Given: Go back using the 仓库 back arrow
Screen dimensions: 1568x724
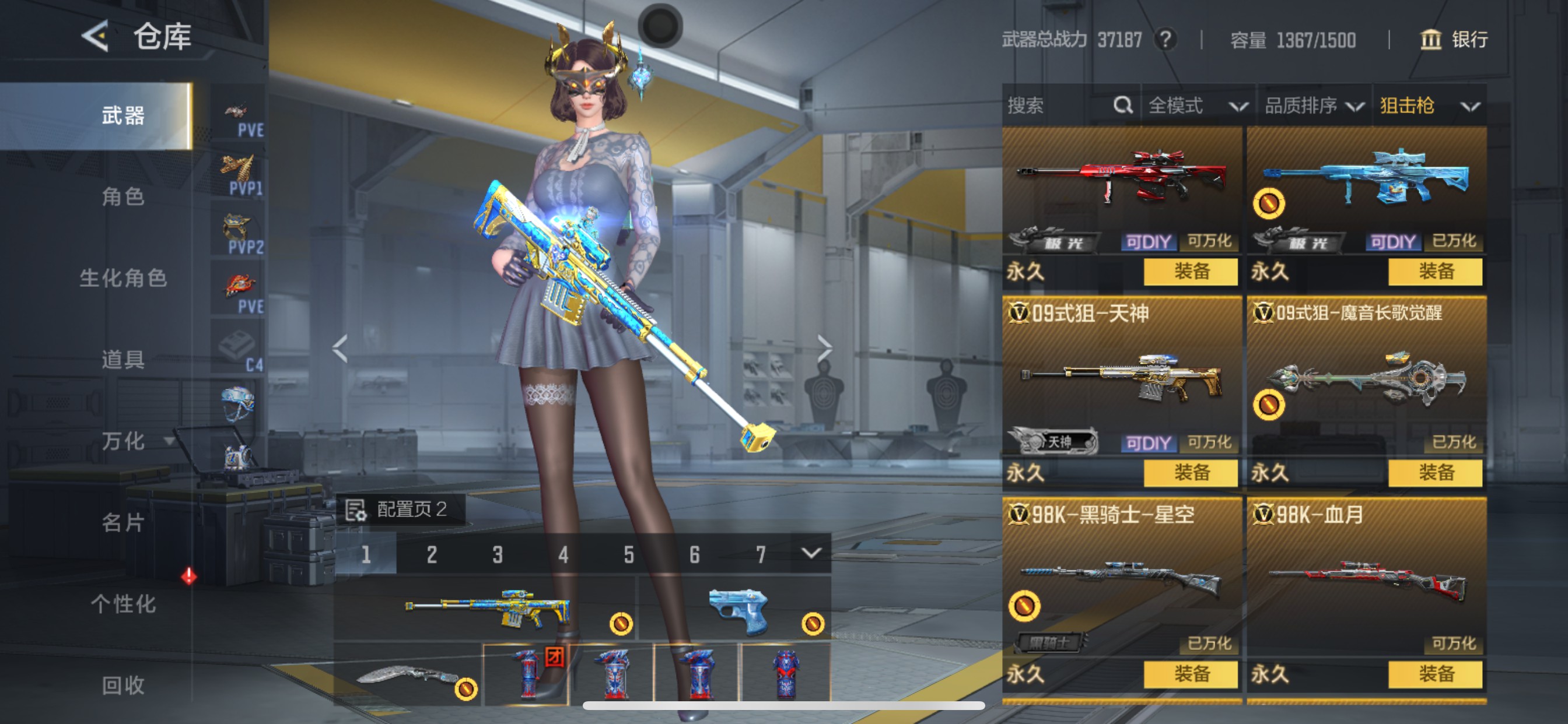Looking at the screenshot, I should click(x=96, y=37).
